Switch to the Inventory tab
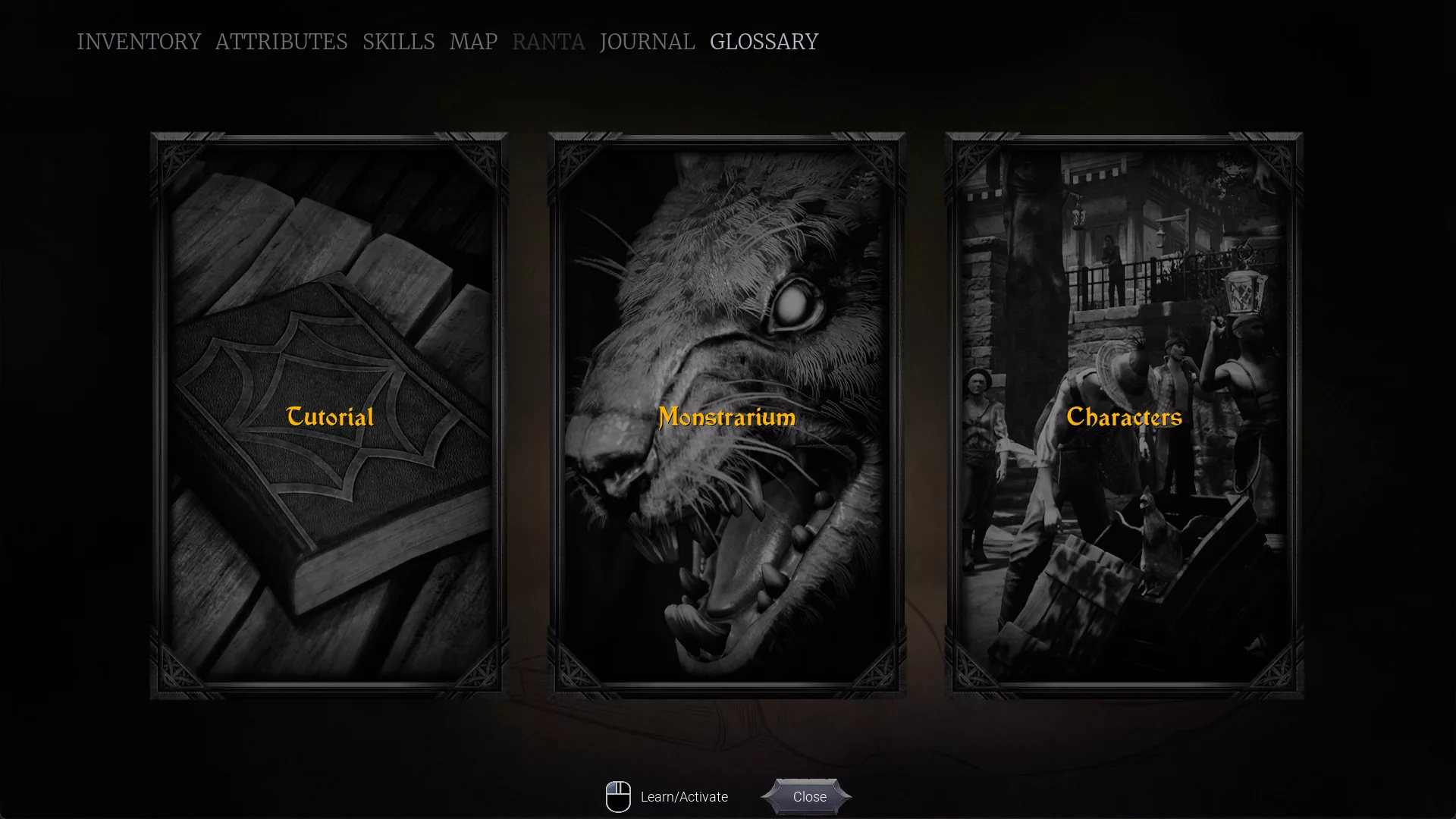 [x=139, y=42]
